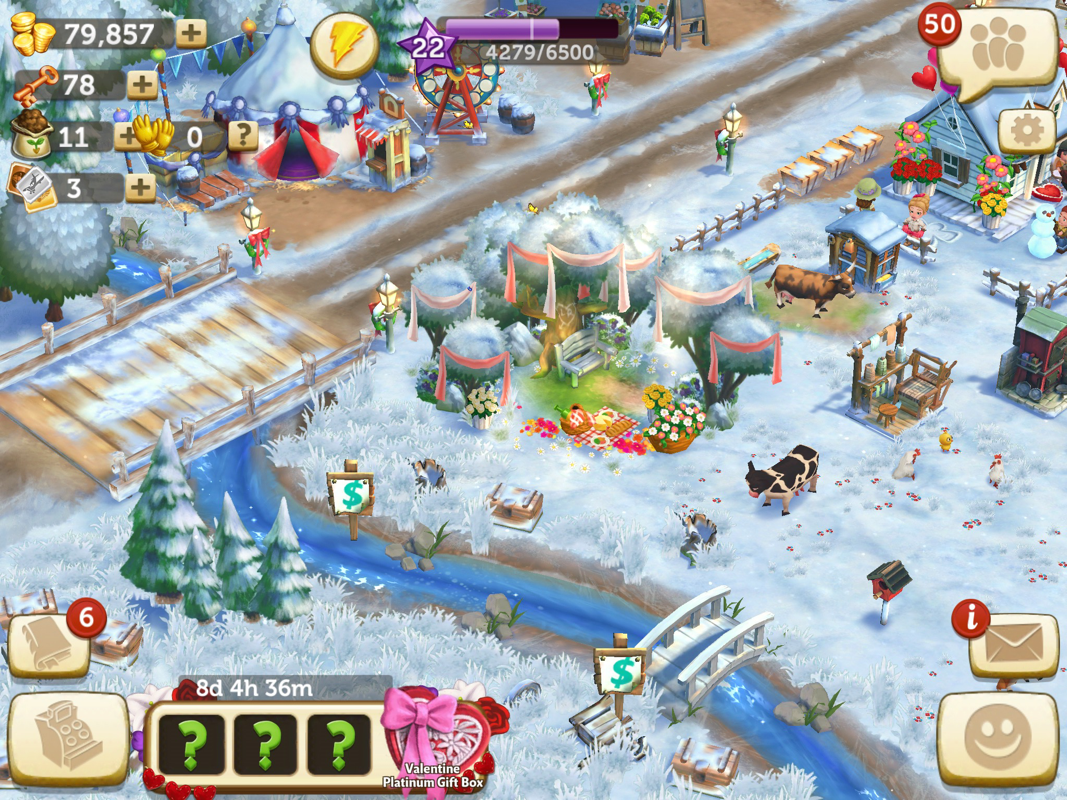Open the question mark help beside gloves
The image size is (1067, 800).
tap(243, 136)
